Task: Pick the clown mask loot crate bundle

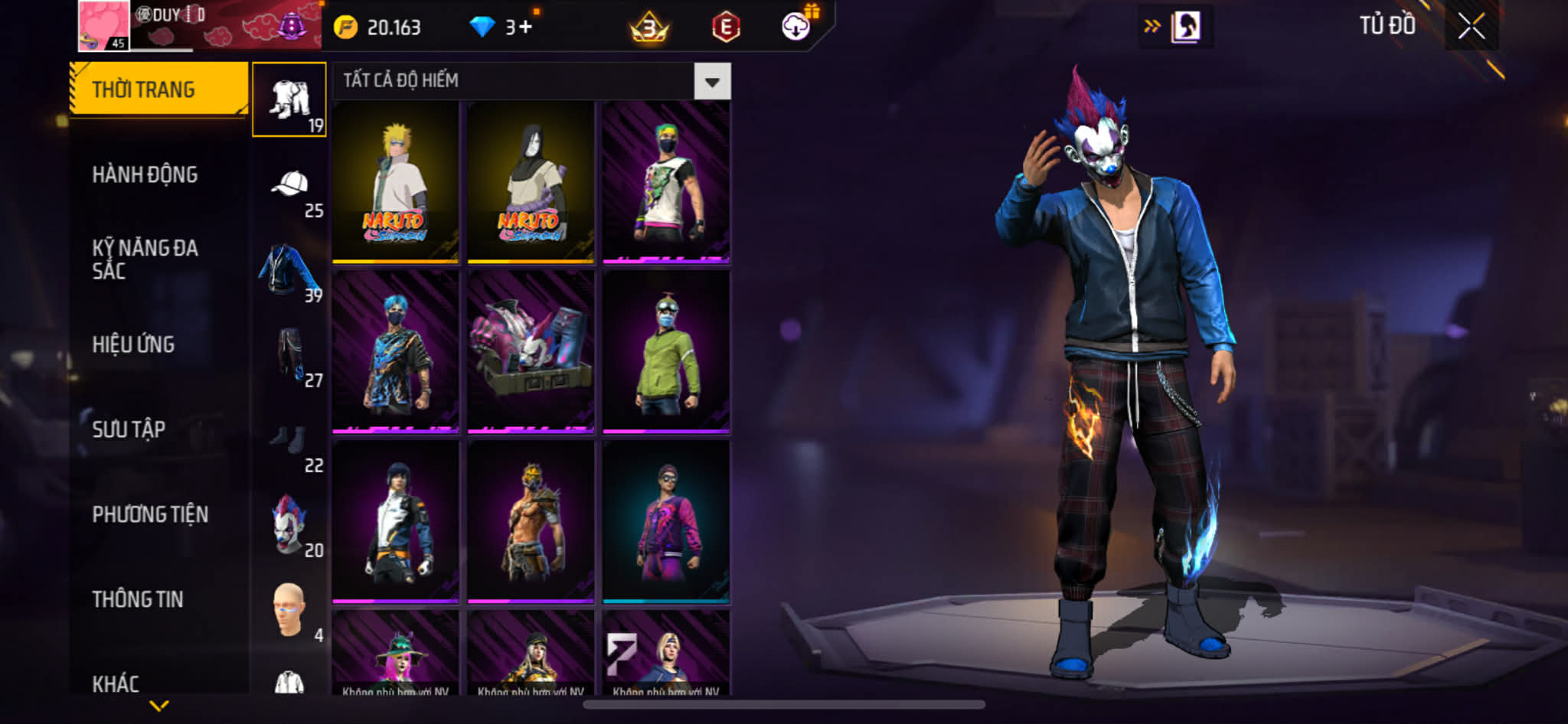Action: [531, 352]
